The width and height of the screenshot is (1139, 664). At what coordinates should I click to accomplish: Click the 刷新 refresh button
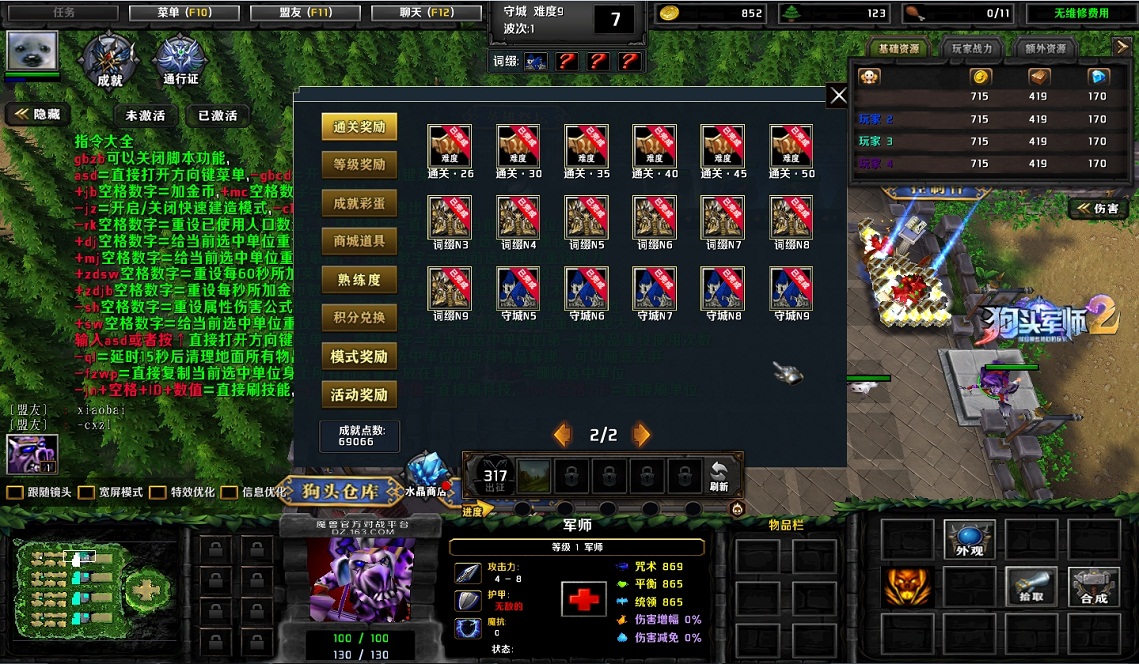coord(718,477)
